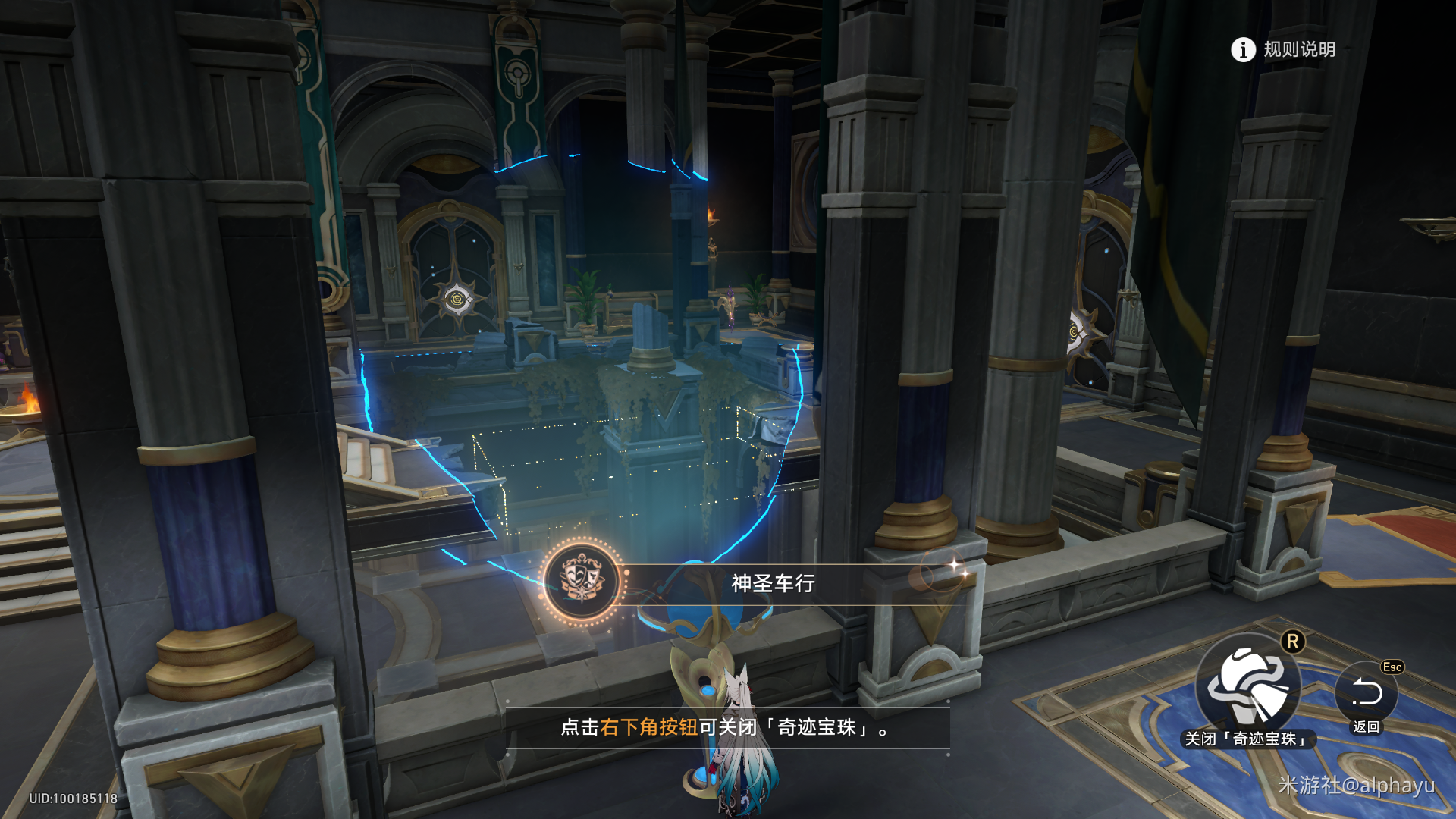Image resolution: width=1456 pixels, height=819 pixels.
Task: Open the 规则说明 rules info
Action: point(1282,50)
